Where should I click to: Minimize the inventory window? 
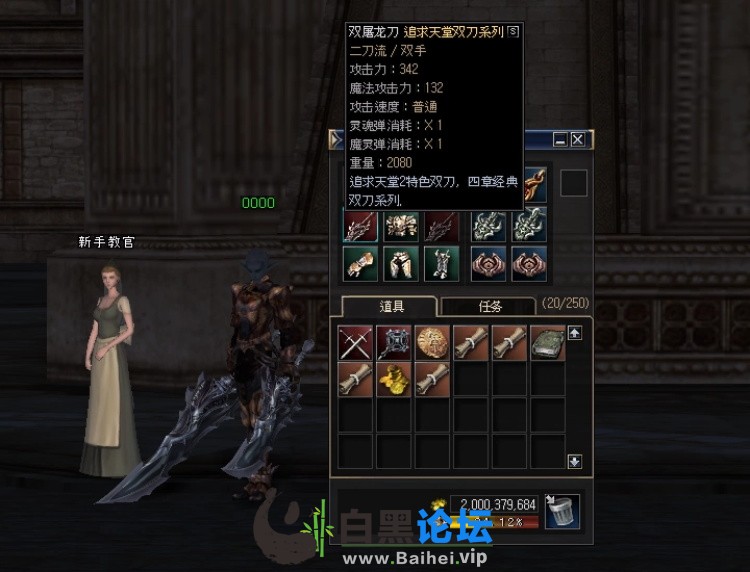[x=560, y=140]
